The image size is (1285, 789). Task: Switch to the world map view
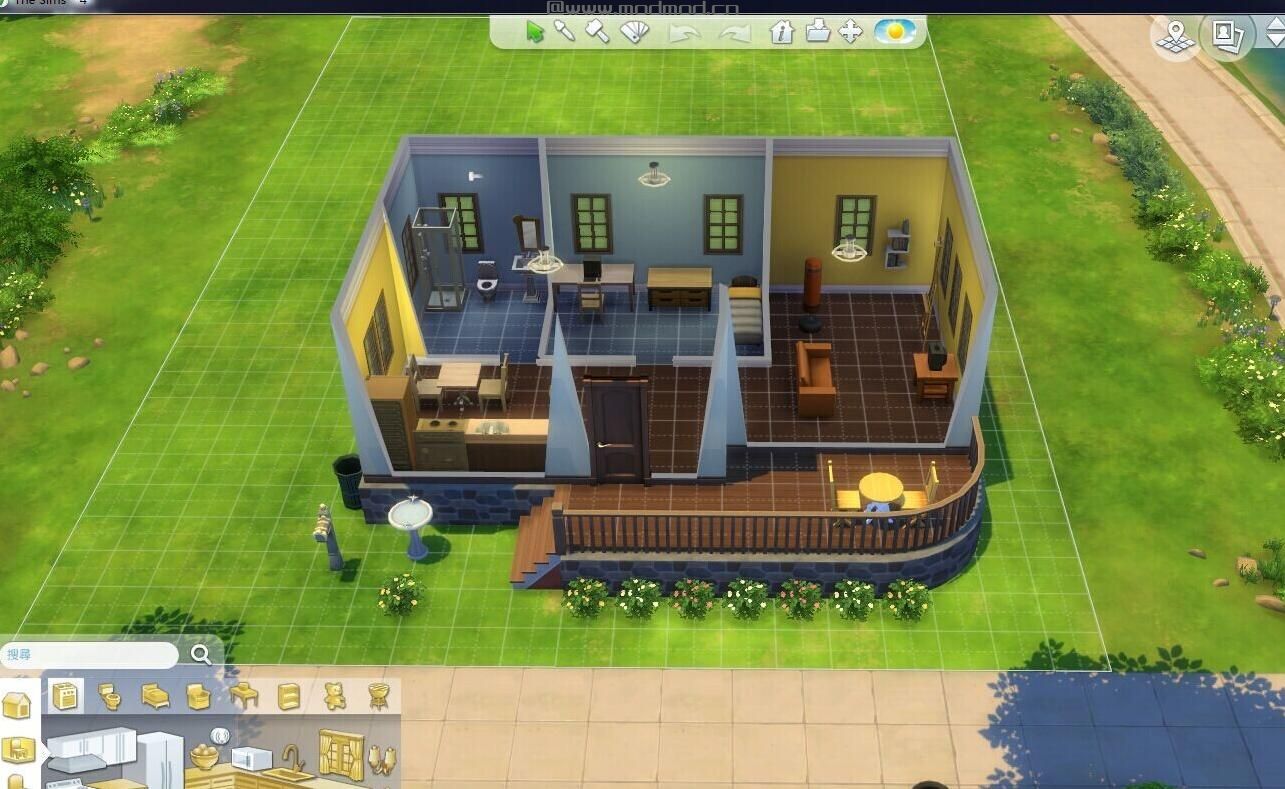(1174, 34)
